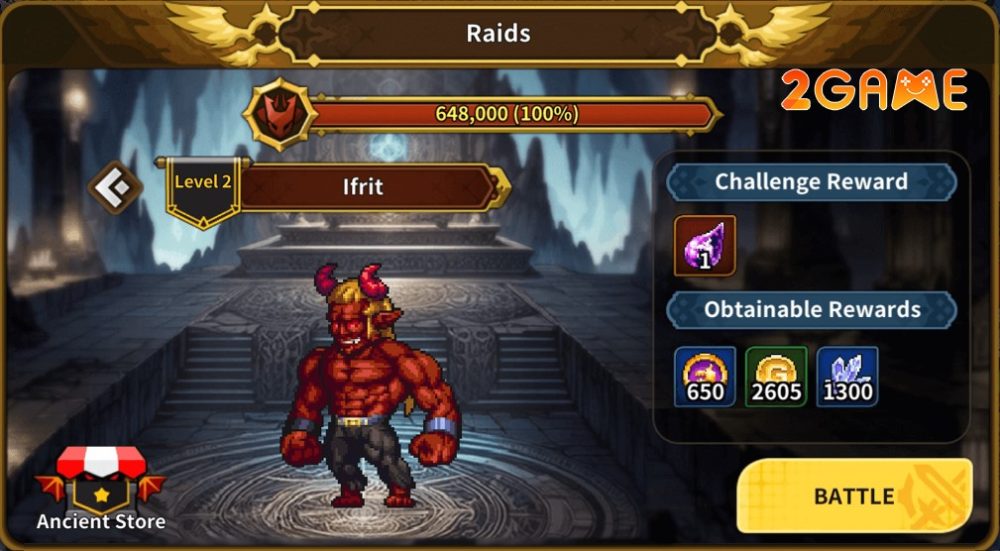This screenshot has height=551, width=1000.
Task: View the 1300 blue crystal reward
Action: point(847,376)
